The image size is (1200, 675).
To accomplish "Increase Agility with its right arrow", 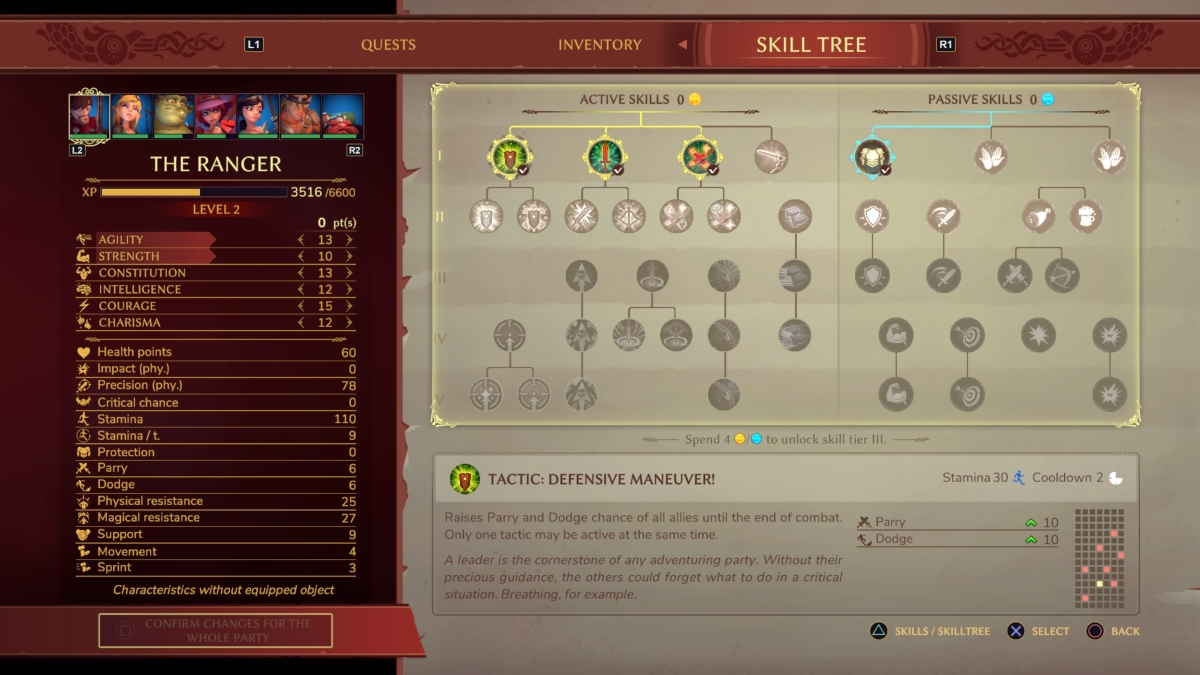I will click(x=349, y=240).
